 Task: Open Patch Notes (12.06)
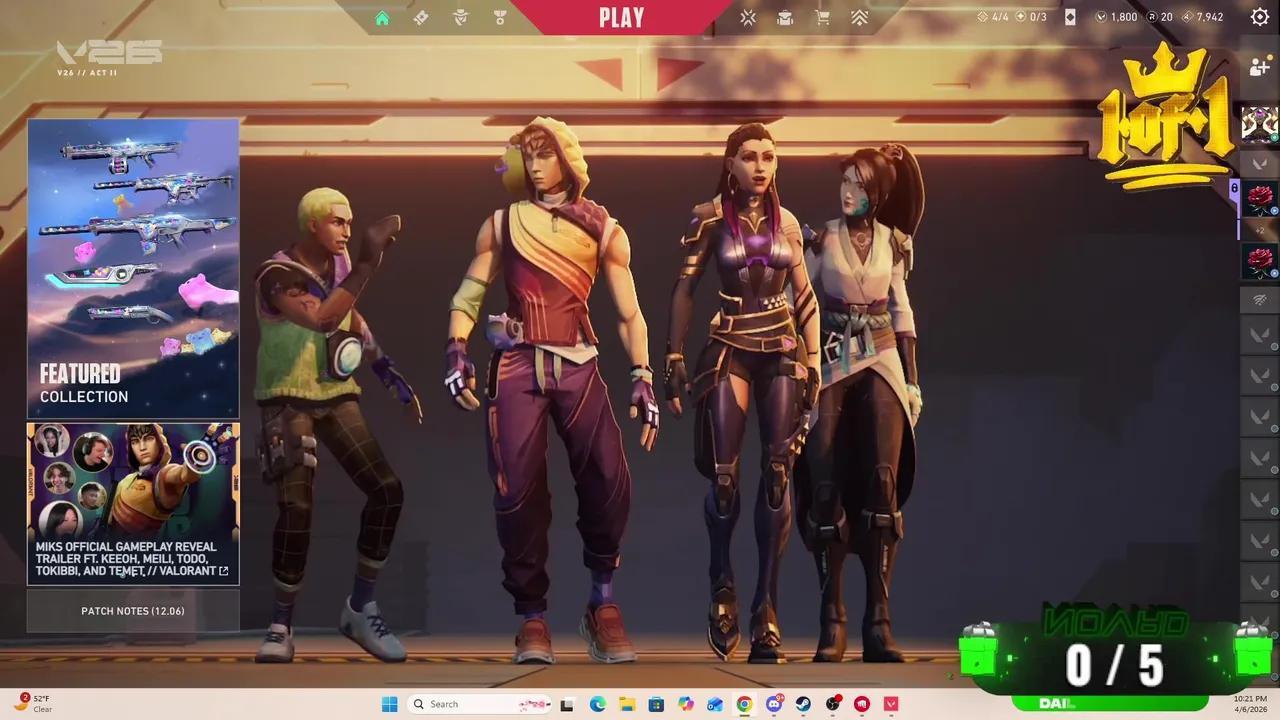pyautogui.click(x=133, y=611)
